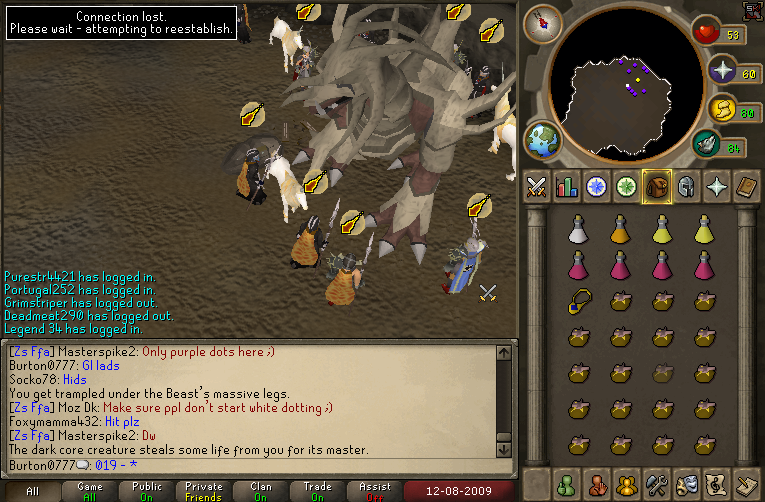
Task: Toggle the prayer orb
Action: click(x=721, y=70)
